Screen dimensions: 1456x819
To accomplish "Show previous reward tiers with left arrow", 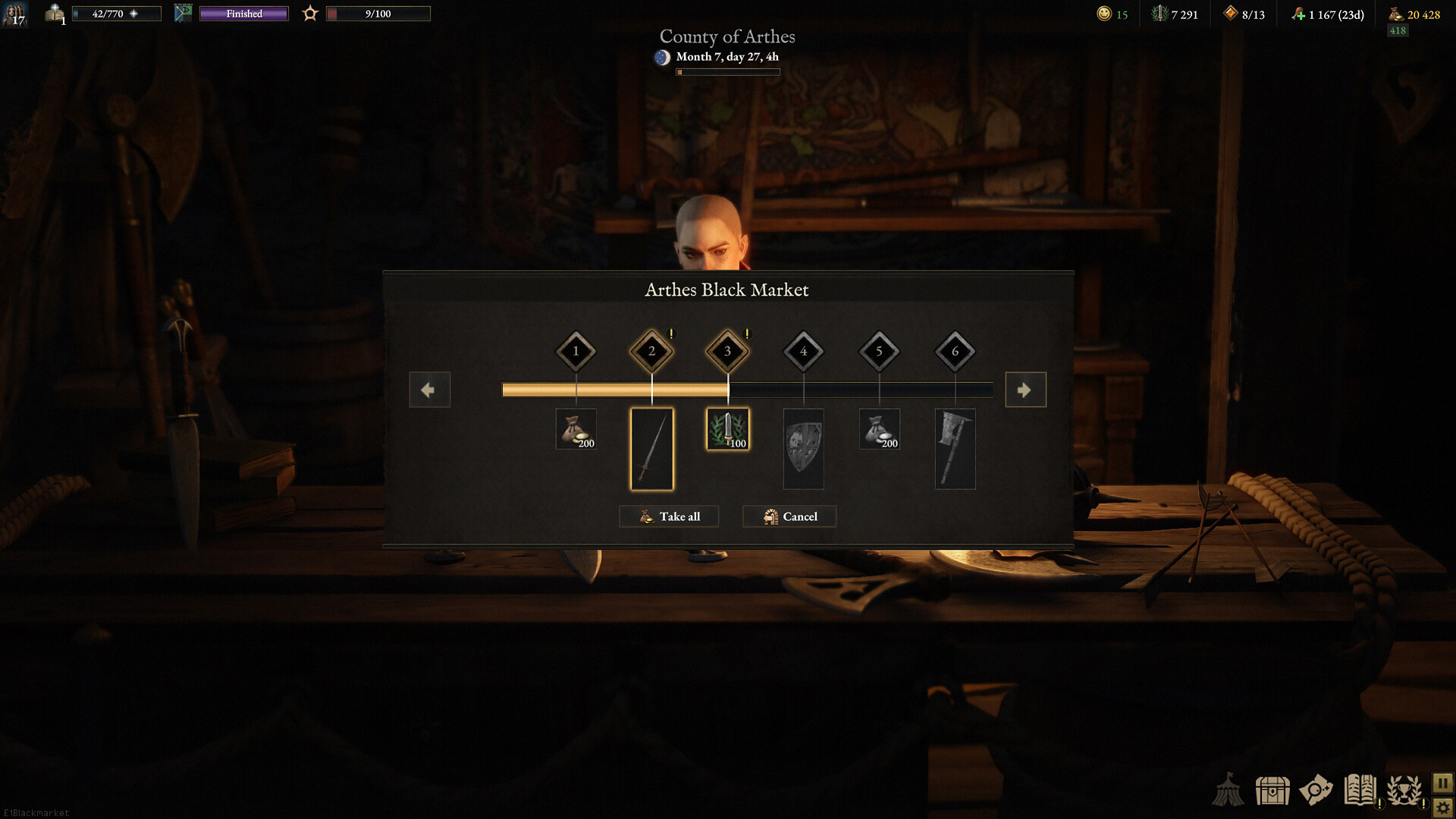I will [x=429, y=390].
